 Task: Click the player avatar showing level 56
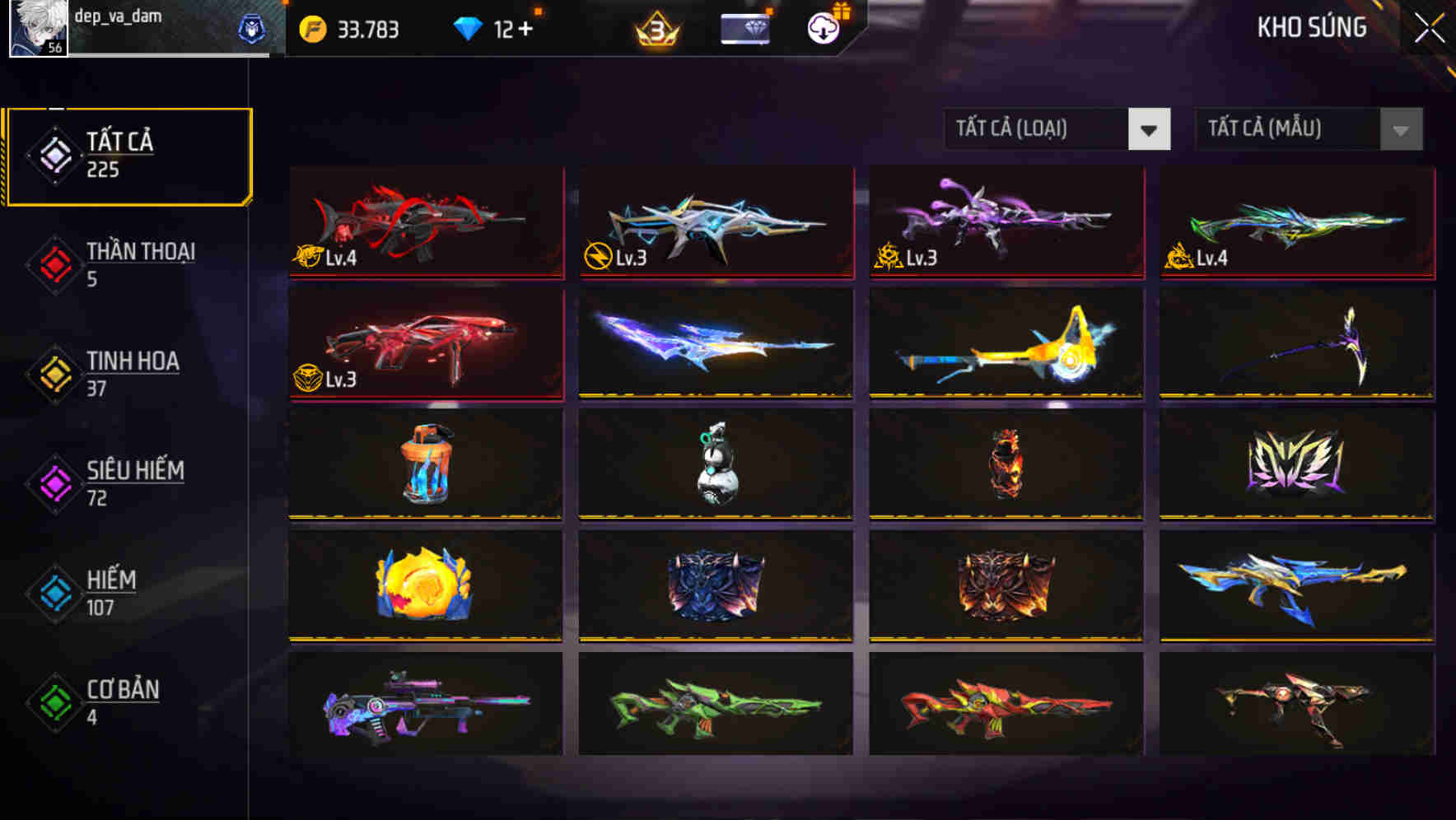coord(39,27)
